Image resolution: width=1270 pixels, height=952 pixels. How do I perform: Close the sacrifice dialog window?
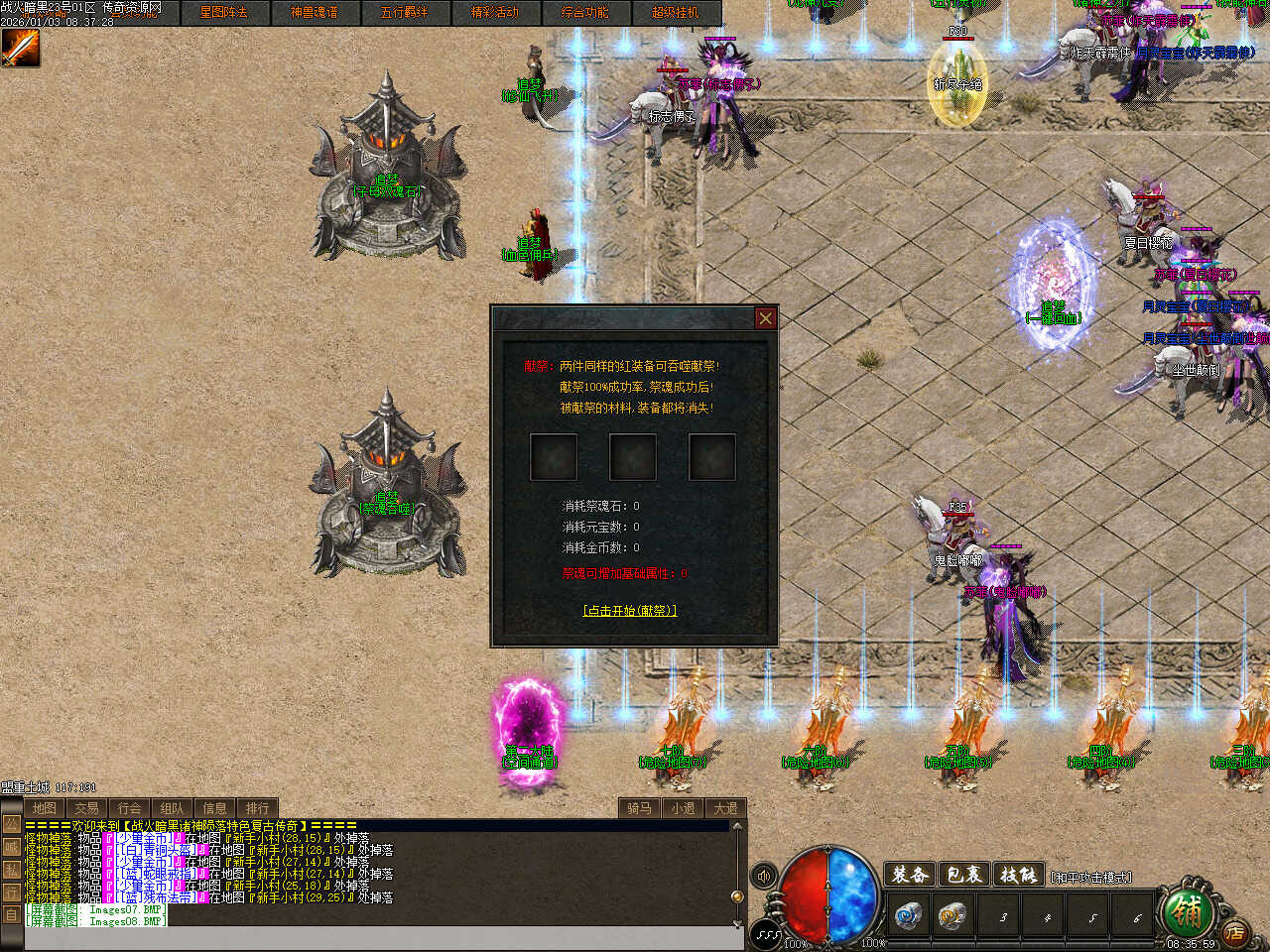(765, 318)
